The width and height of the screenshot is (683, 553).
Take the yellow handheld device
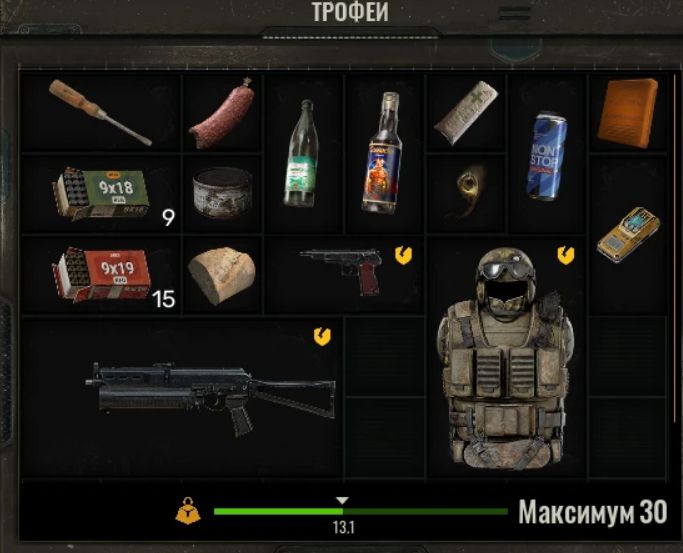tap(627, 233)
